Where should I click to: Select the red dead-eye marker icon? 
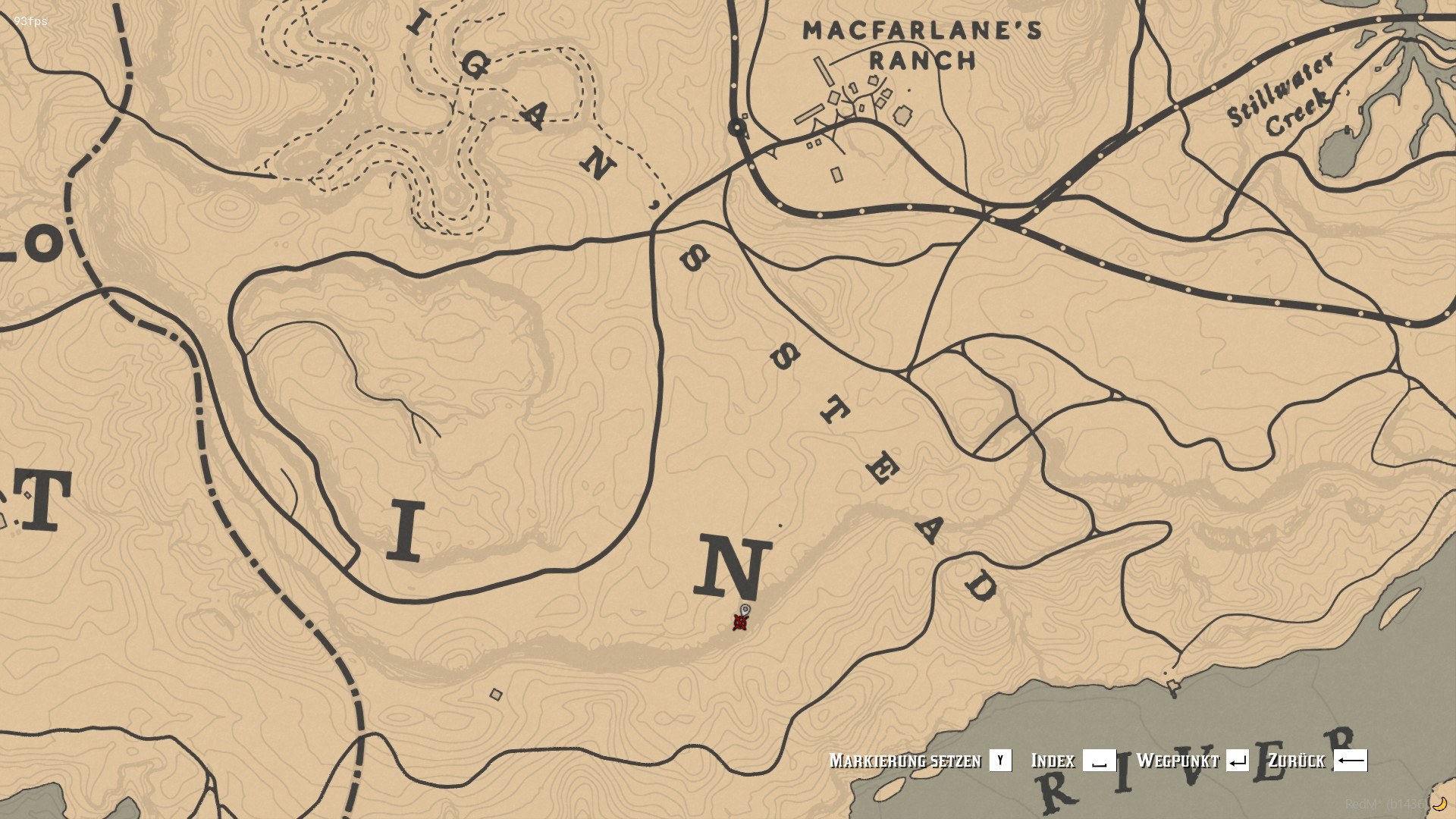(739, 623)
